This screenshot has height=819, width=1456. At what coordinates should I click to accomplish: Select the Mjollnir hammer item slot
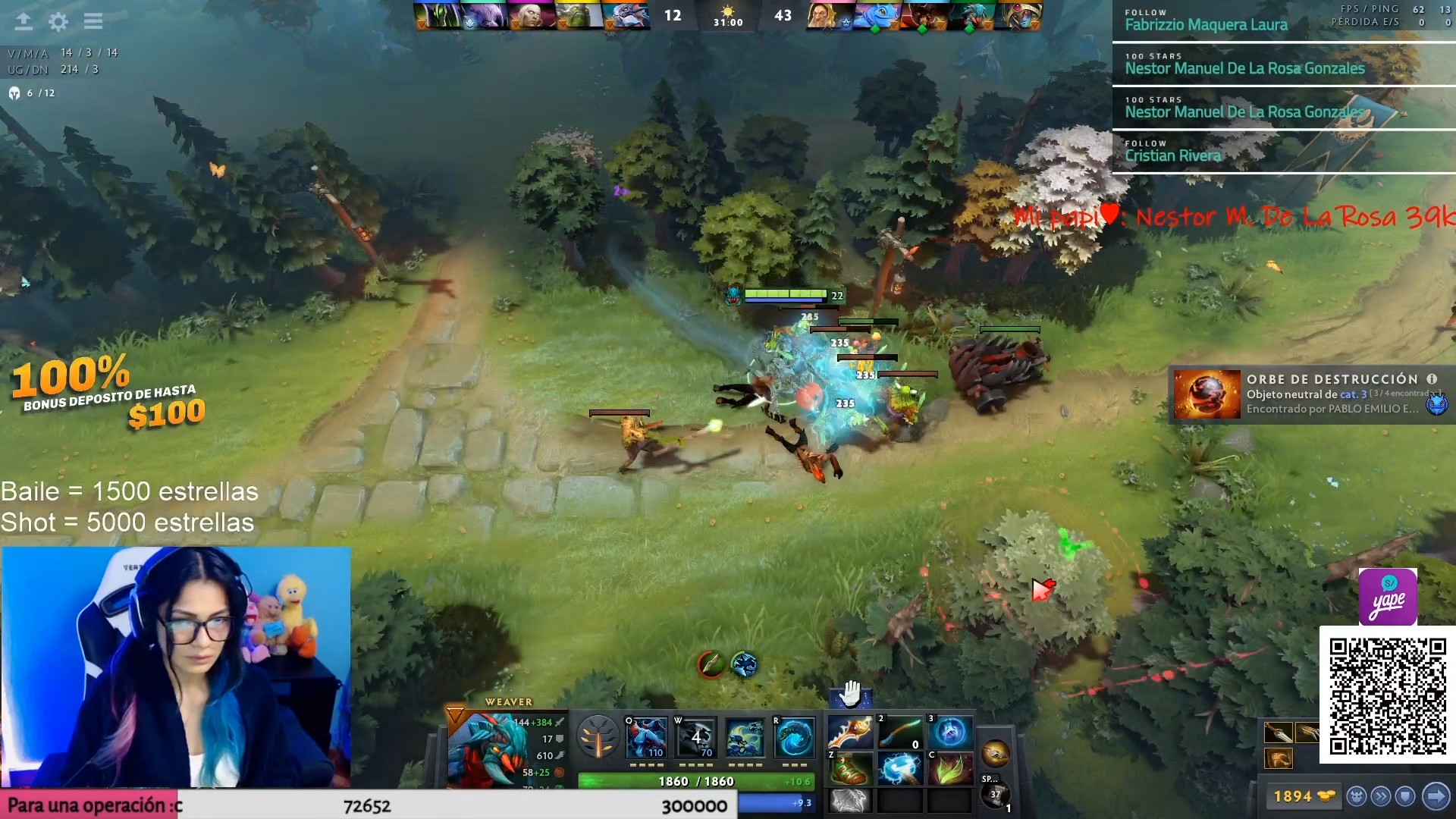[899, 768]
